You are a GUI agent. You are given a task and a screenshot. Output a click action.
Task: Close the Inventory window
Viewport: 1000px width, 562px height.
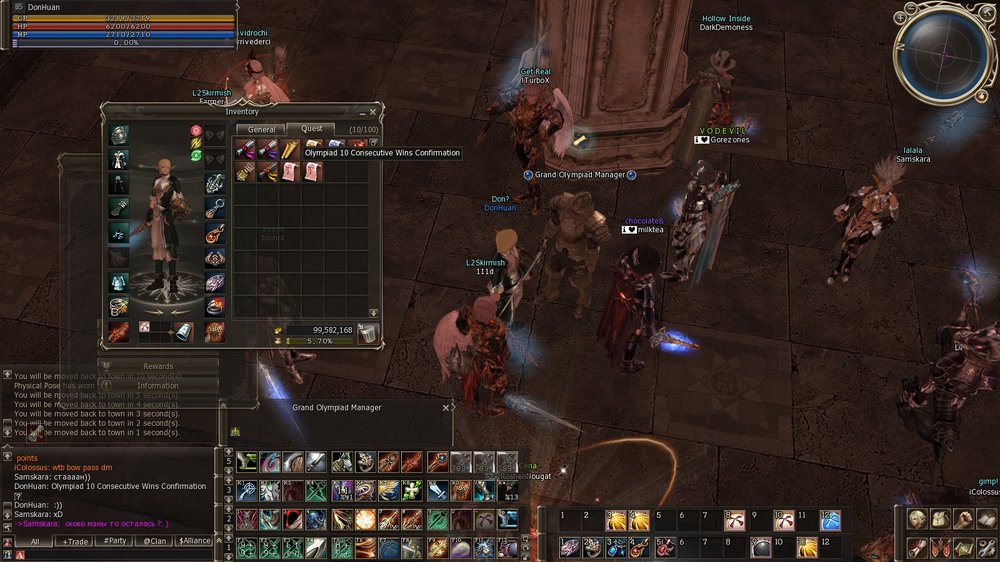tap(373, 111)
